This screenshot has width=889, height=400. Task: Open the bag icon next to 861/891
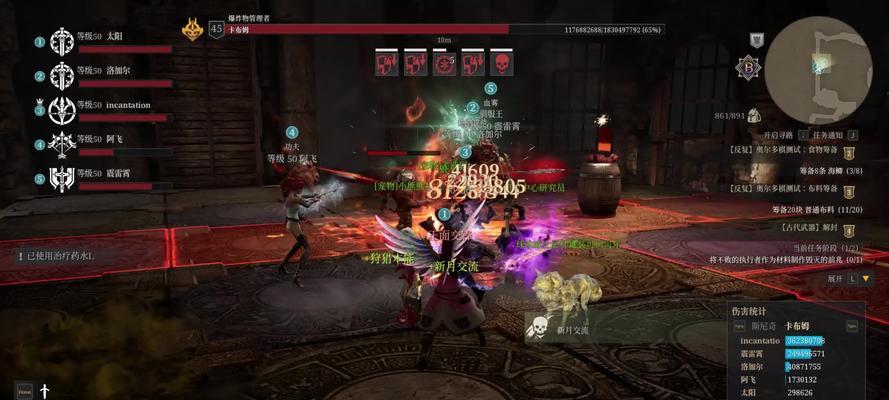(754, 116)
